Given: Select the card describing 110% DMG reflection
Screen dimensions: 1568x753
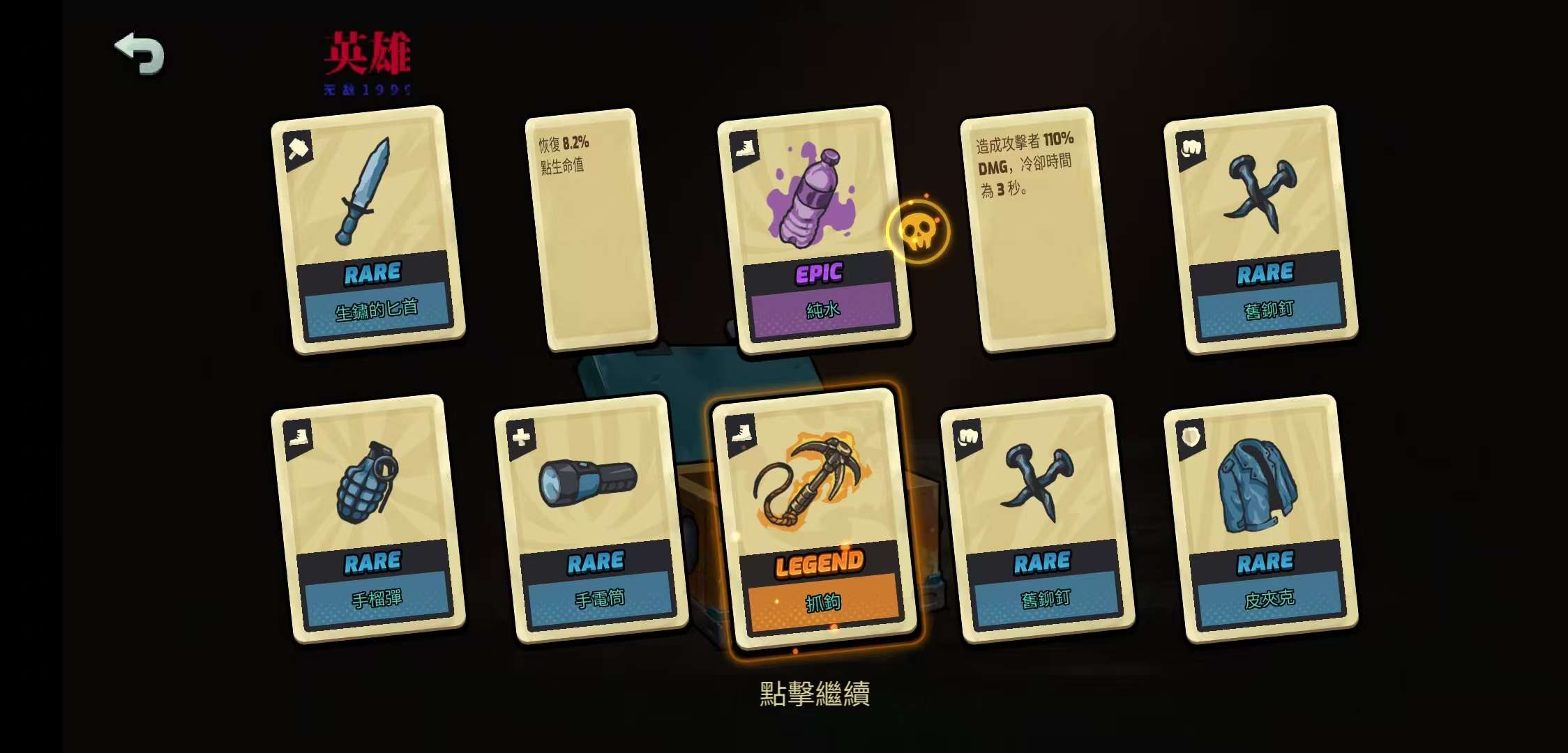Looking at the screenshot, I should click(x=1038, y=229).
